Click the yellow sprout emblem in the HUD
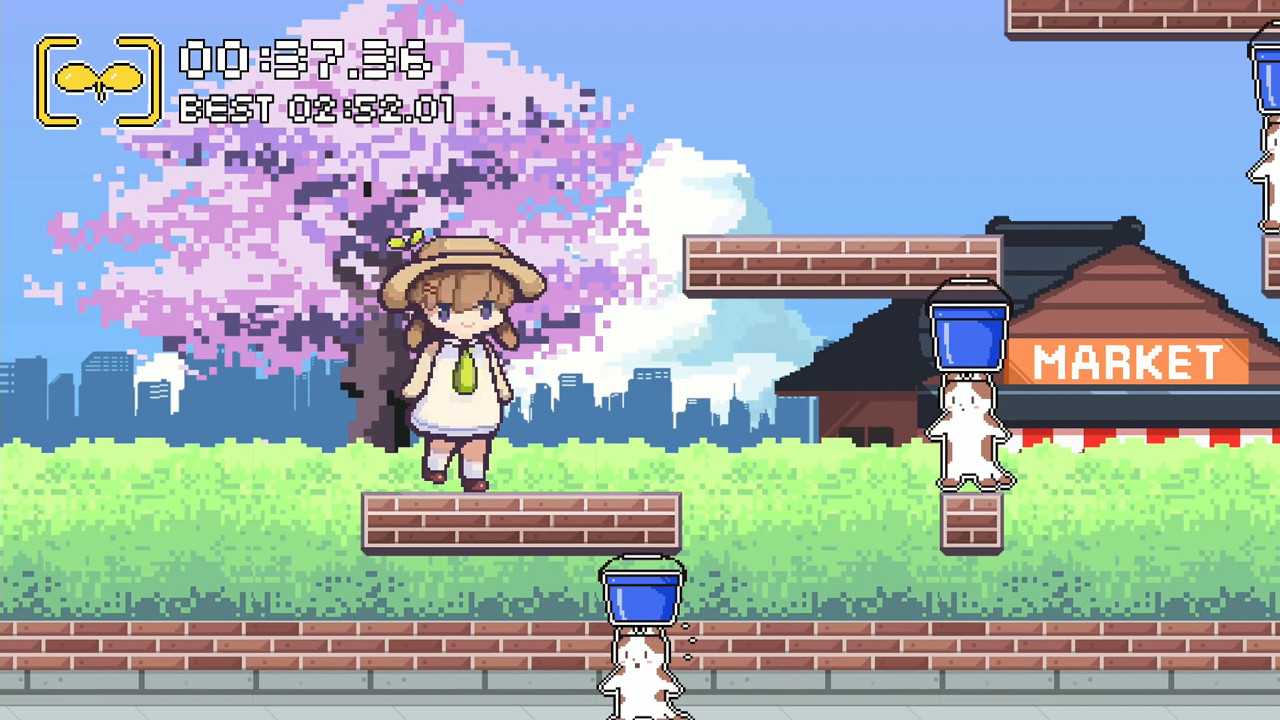The width and height of the screenshot is (1280, 720). point(97,78)
